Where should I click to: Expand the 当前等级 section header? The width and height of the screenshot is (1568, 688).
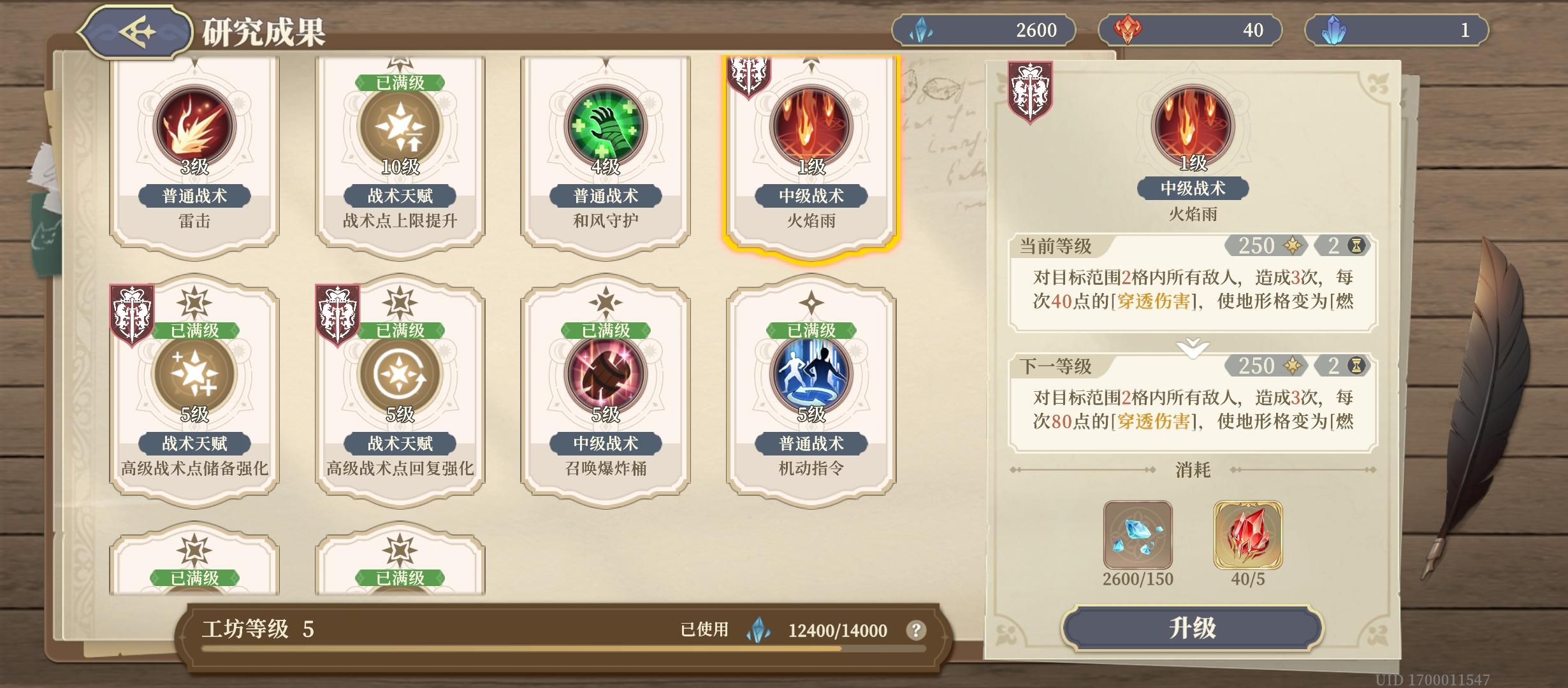tap(1054, 247)
